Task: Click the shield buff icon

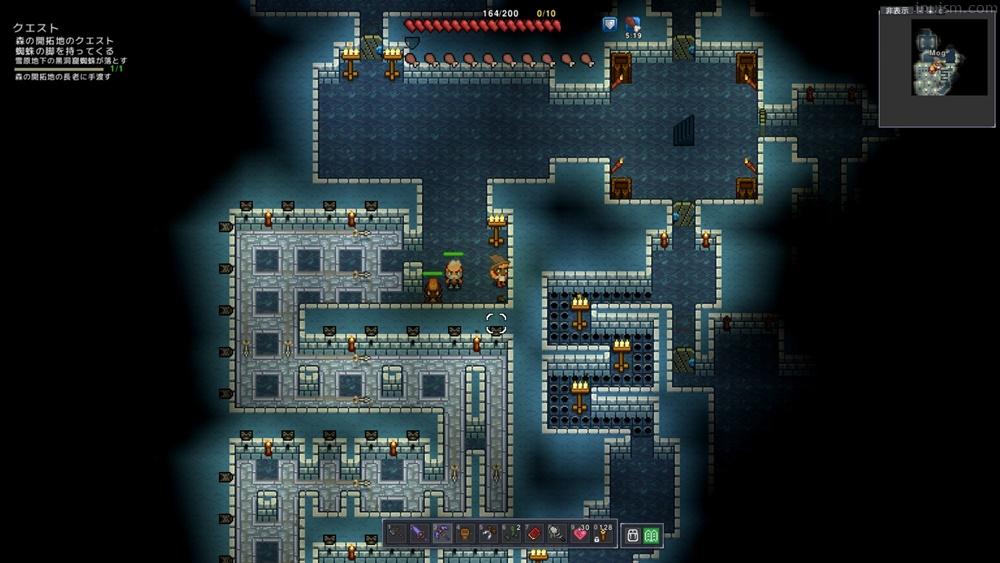Action: [609, 23]
